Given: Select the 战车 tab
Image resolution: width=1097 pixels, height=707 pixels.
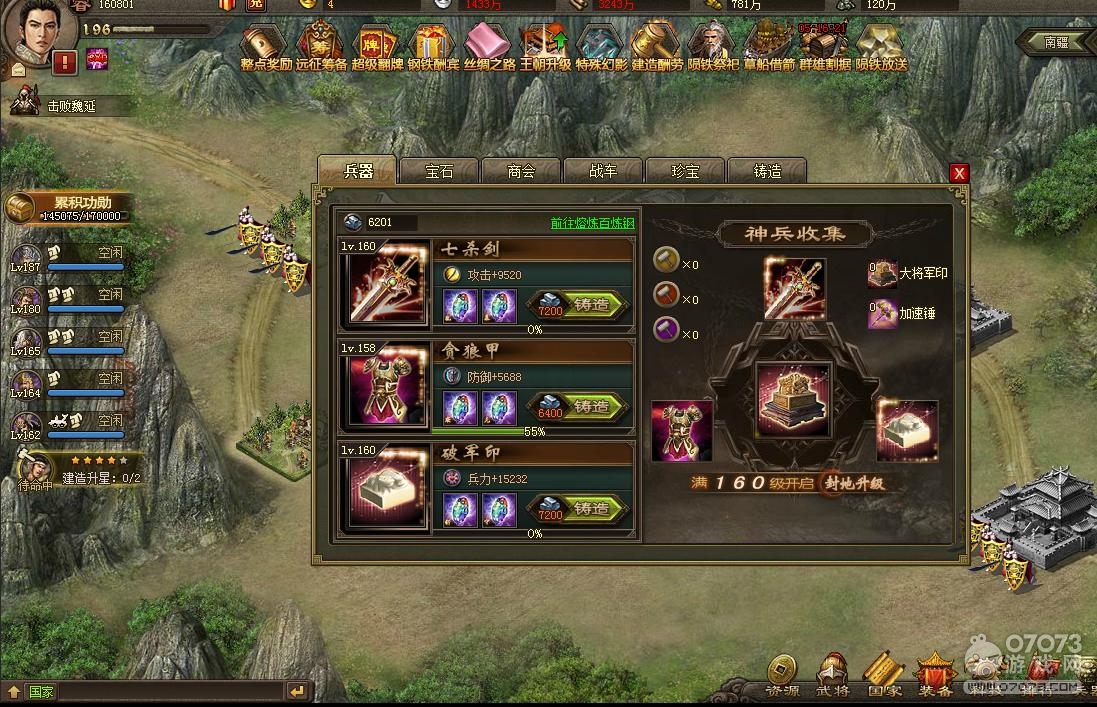Looking at the screenshot, I should (x=603, y=171).
